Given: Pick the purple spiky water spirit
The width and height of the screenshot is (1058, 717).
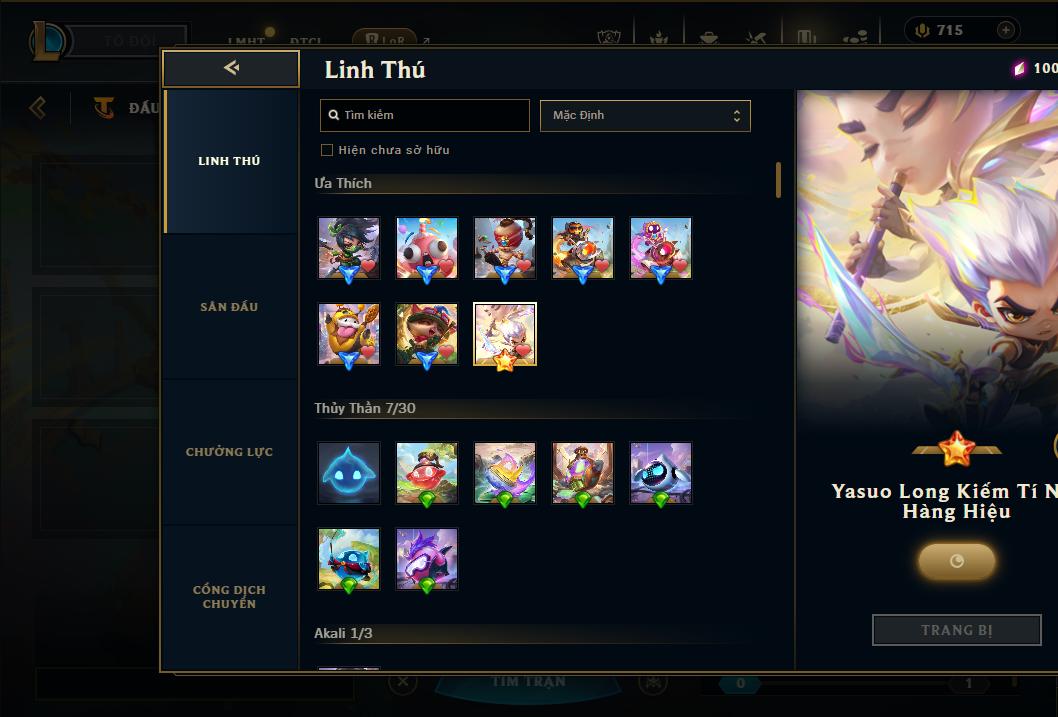Looking at the screenshot, I should pos(427,559).
